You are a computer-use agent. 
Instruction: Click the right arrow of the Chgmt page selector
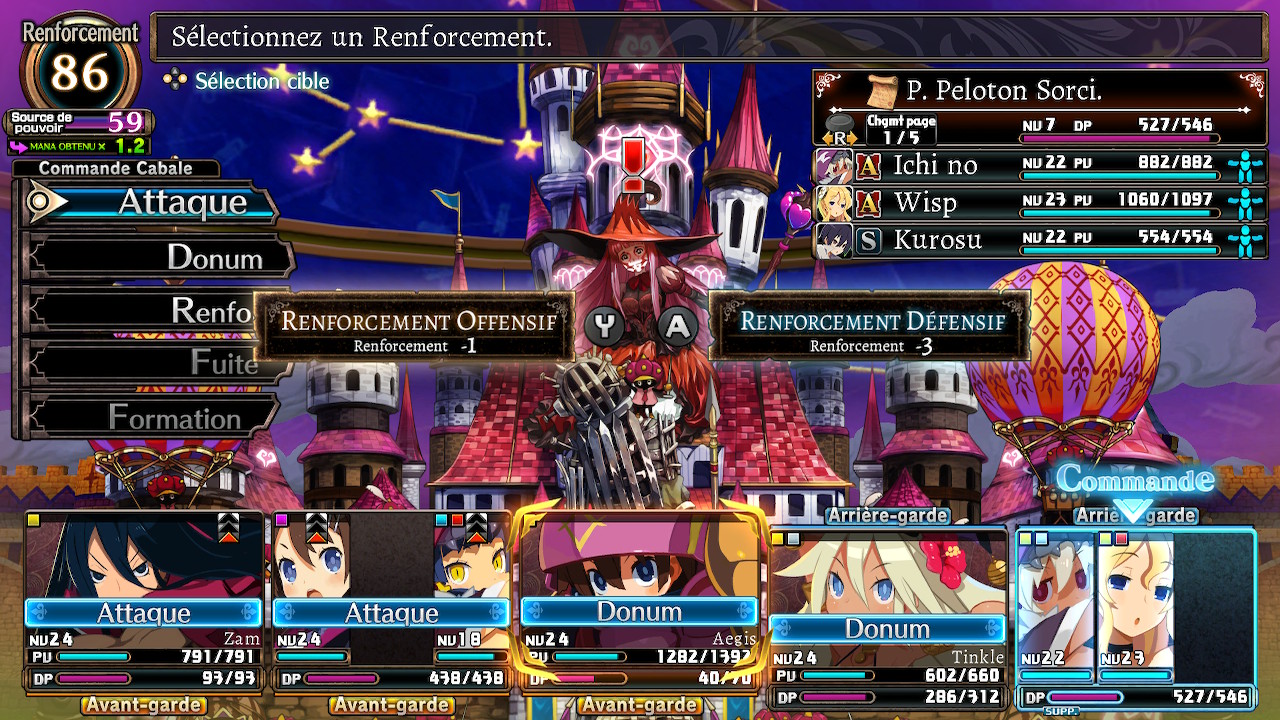pyautogui.click(x=850, y=137)
